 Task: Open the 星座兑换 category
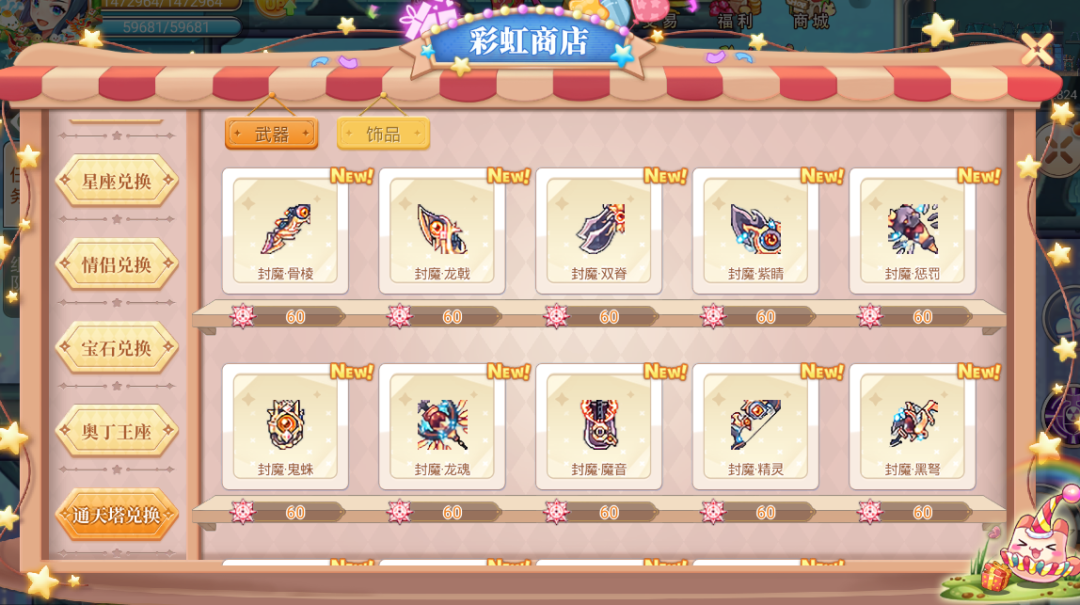[117, 182]
